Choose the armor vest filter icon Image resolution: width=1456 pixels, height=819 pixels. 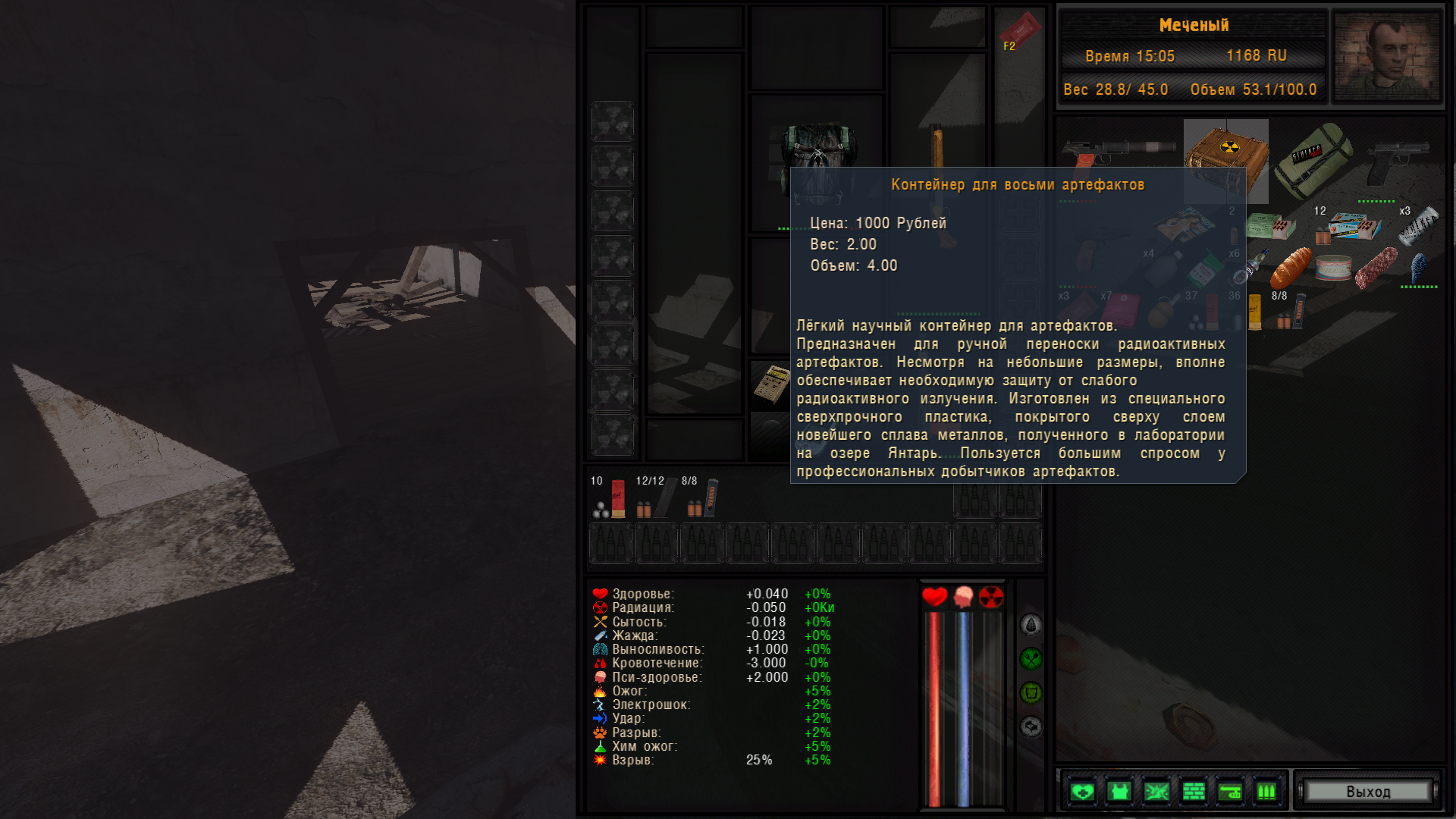click(1119, 792)
